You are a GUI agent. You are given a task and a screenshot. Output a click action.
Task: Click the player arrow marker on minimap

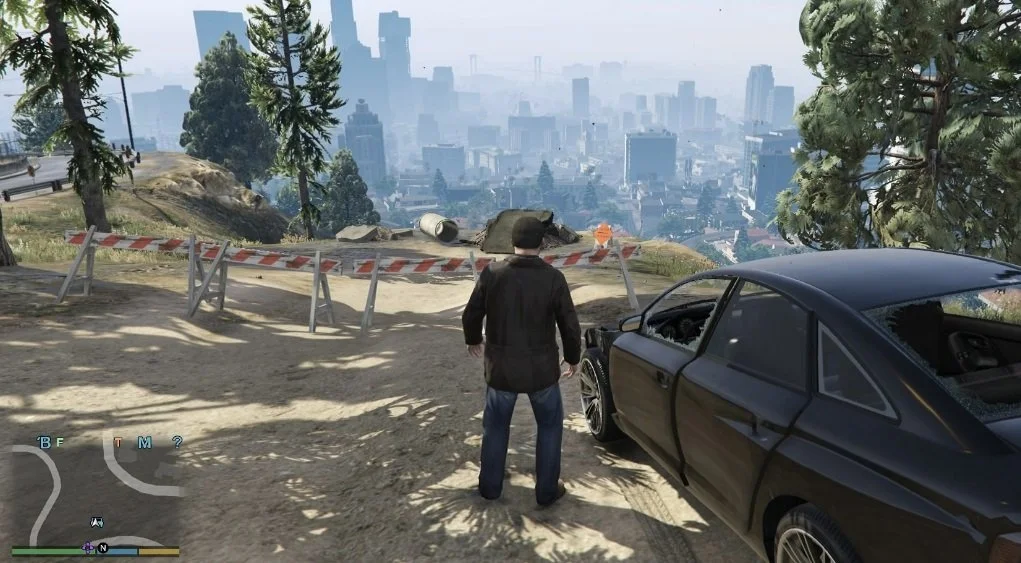pyautogui.click(x=97, y=521)
